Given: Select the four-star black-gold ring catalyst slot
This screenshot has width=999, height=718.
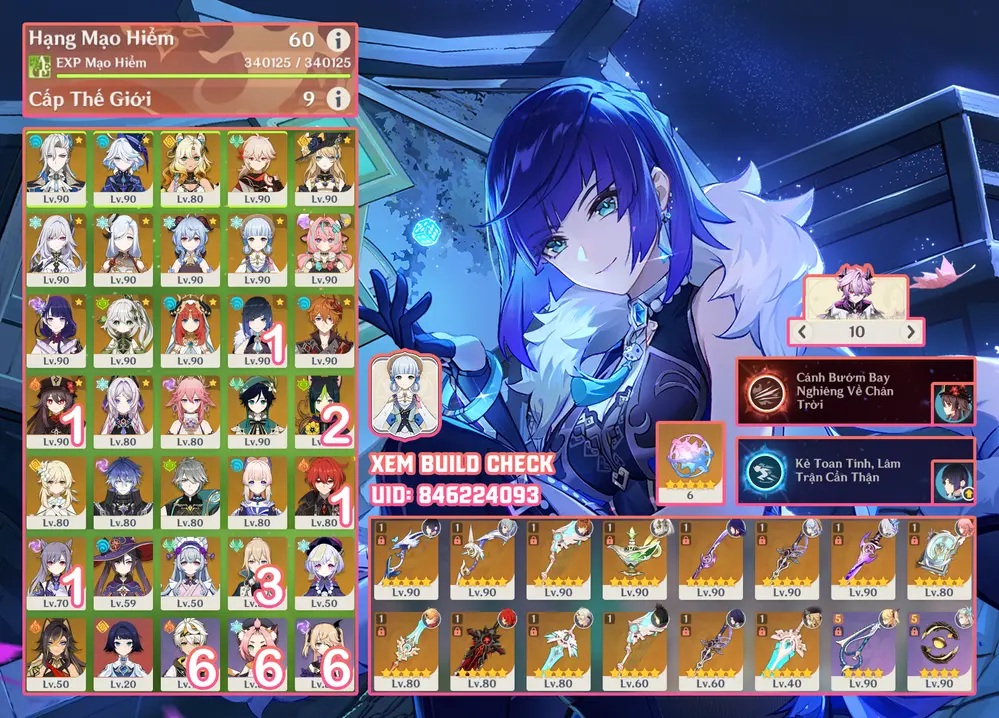Looking at the screenshot, I should coord(939,649).
